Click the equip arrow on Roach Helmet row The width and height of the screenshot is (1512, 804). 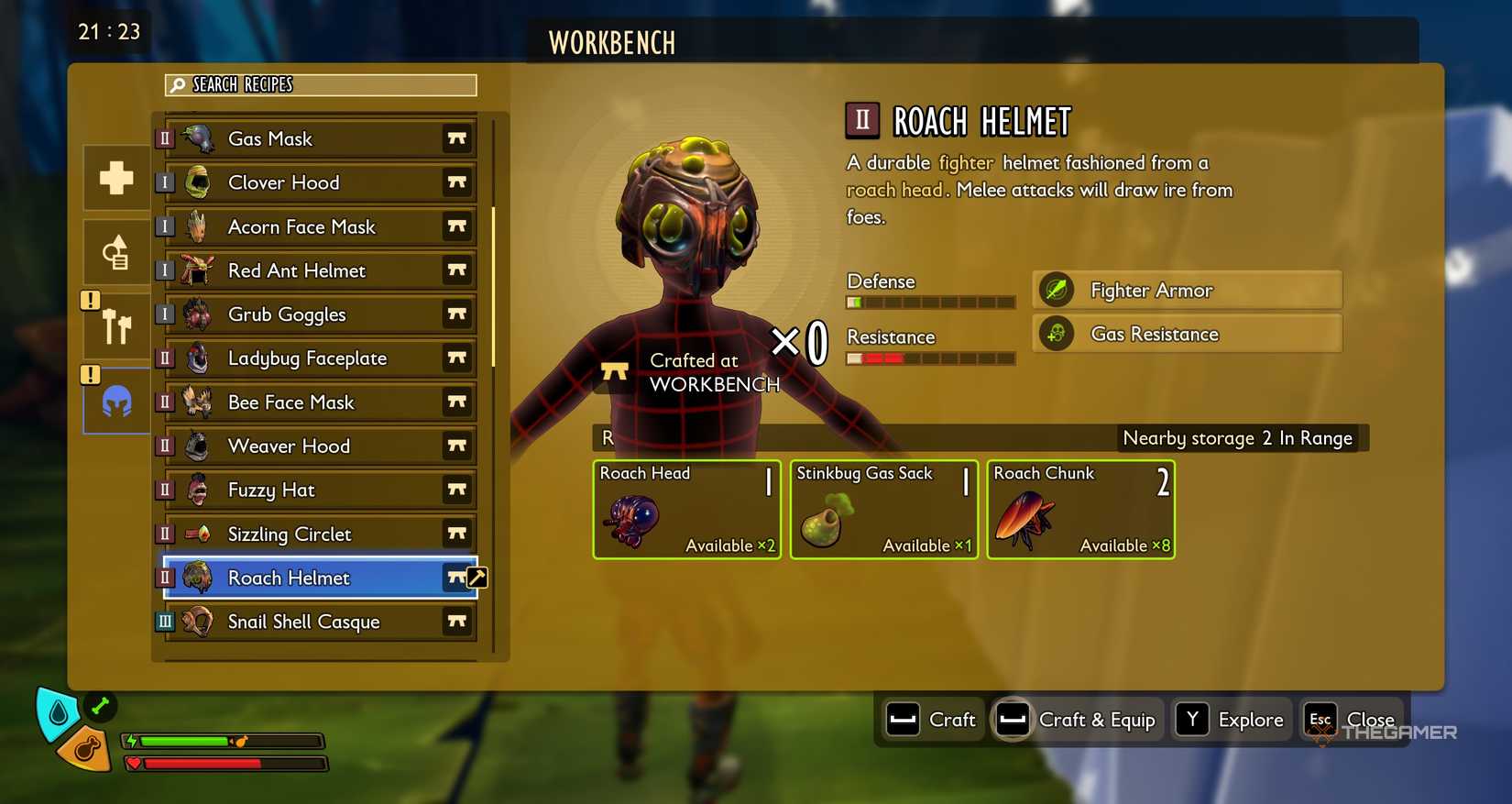pyautogui.click(x=479, y=578)
